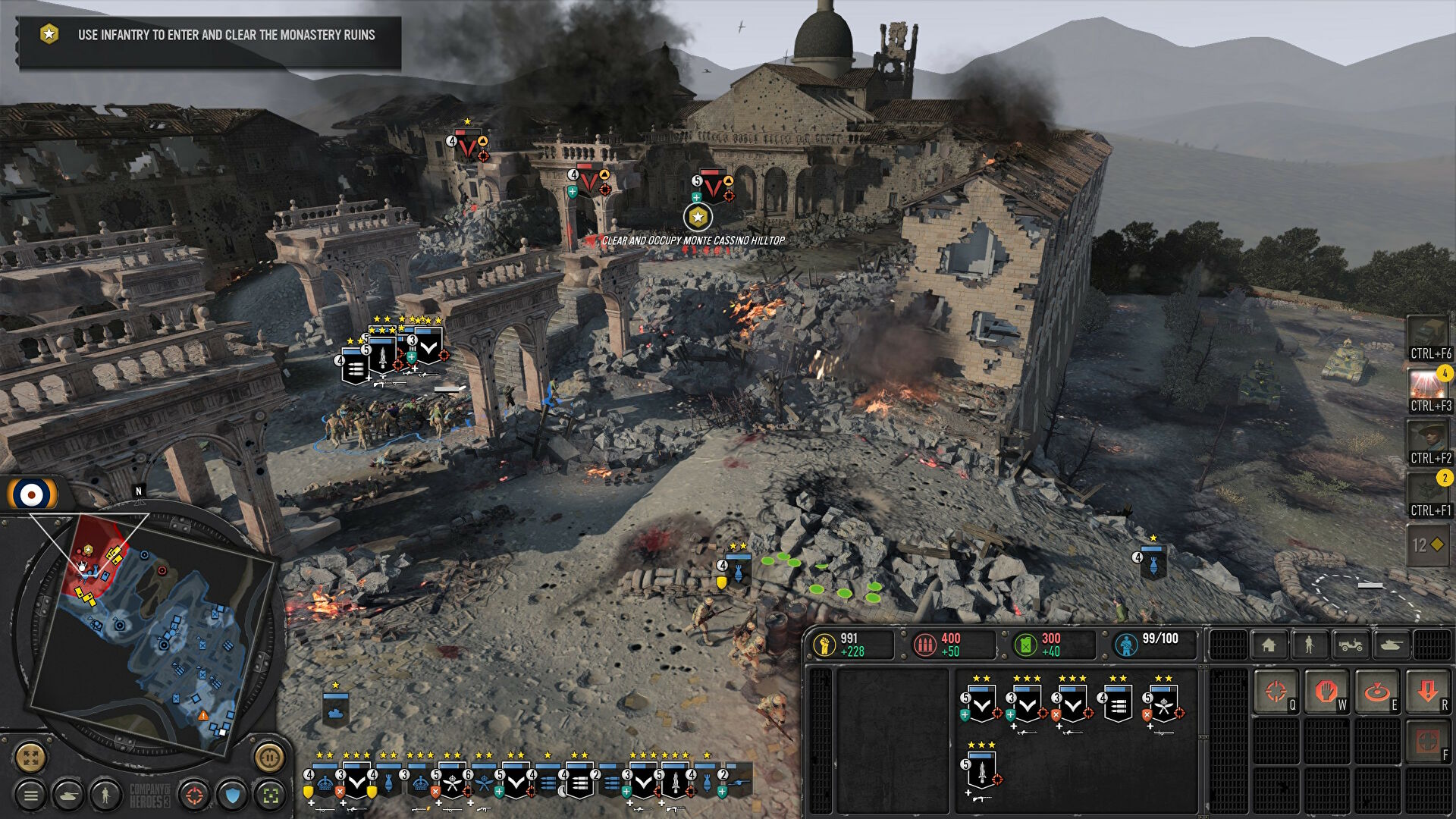Viewport: 1456px width, 819px height.
Task: Click the blue shield button below the minimap
Action: pyautogui.click(x=233, y=795)
